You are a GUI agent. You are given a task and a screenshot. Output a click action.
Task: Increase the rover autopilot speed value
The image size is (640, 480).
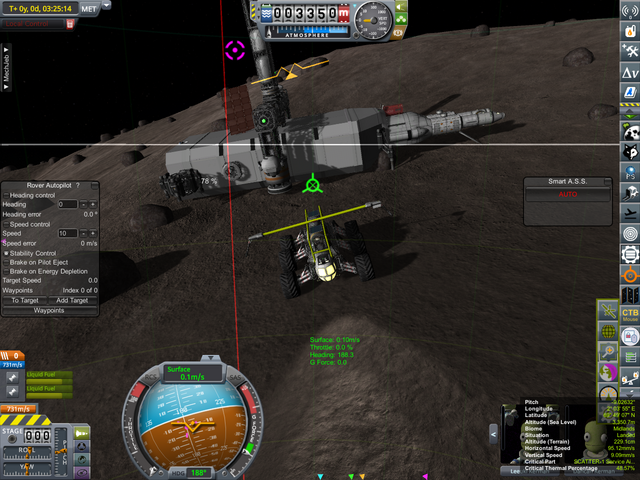pos(91,233)
